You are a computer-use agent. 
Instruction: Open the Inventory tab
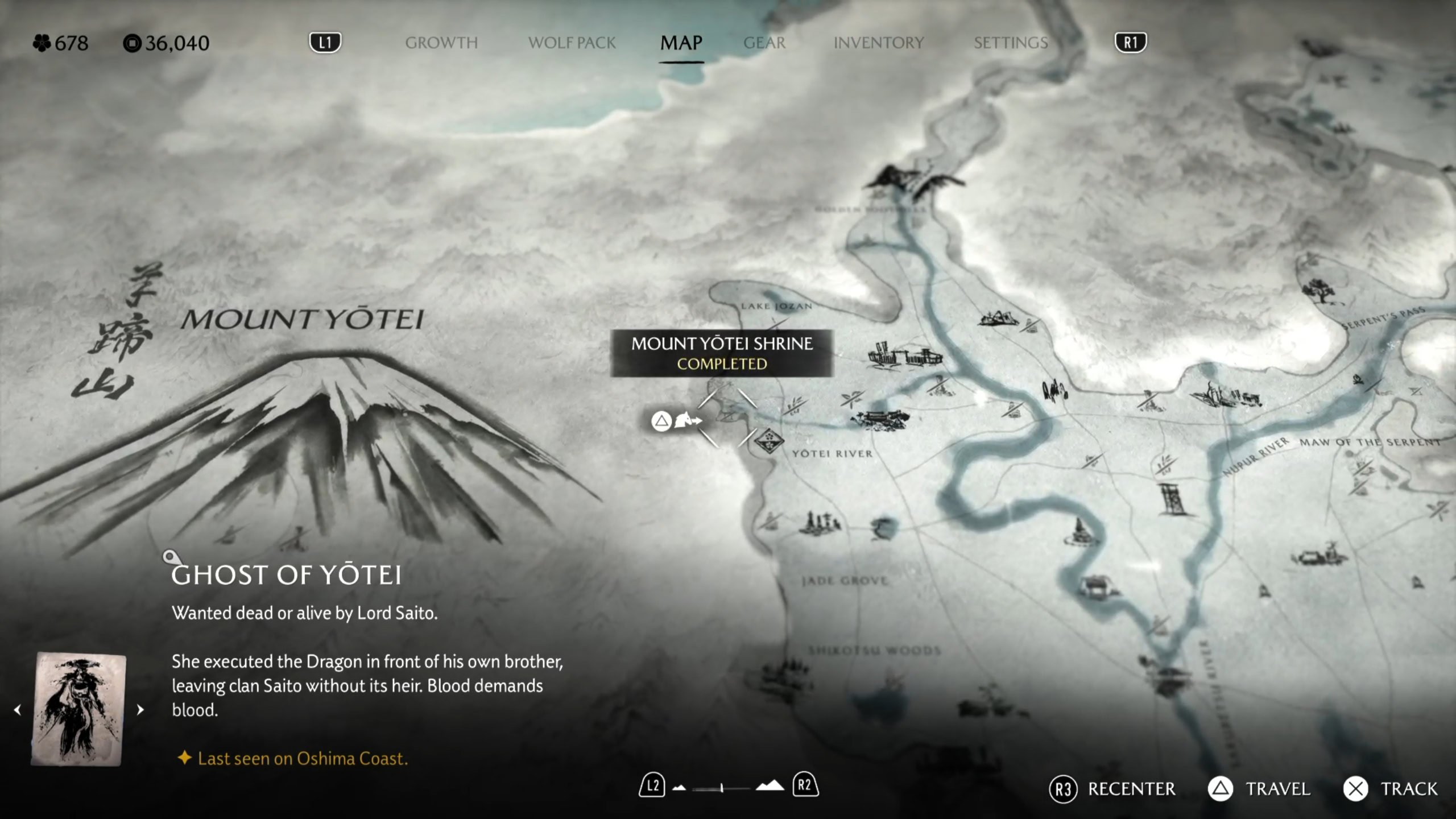tap(878, 43)
